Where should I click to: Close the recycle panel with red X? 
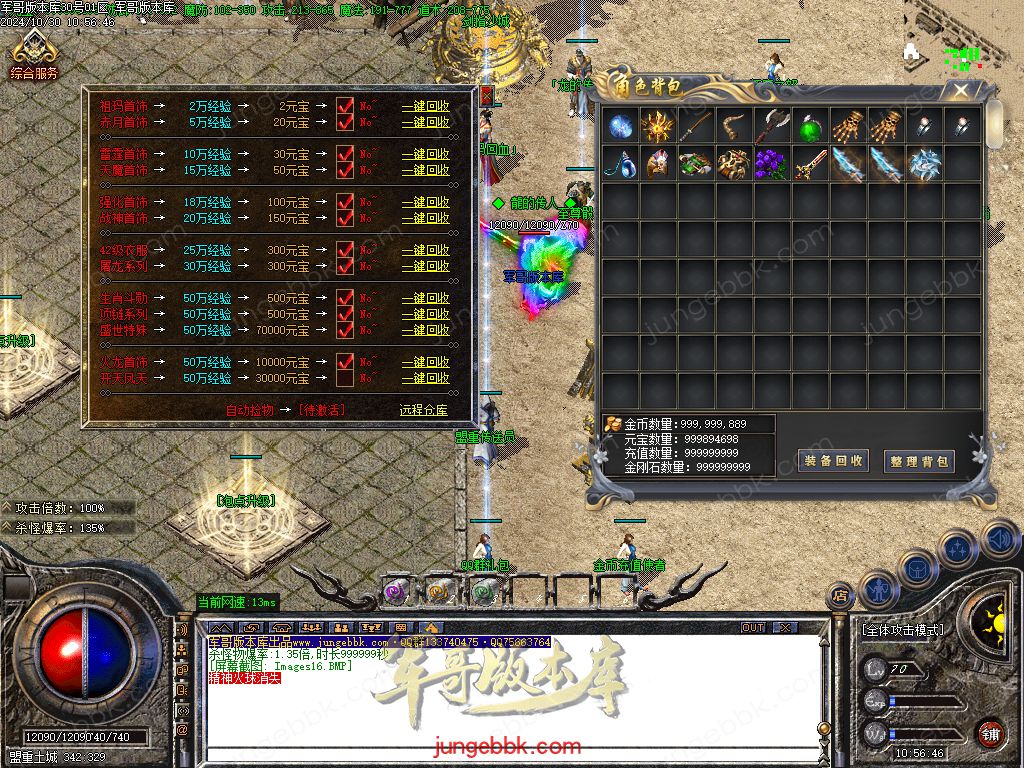486,95
